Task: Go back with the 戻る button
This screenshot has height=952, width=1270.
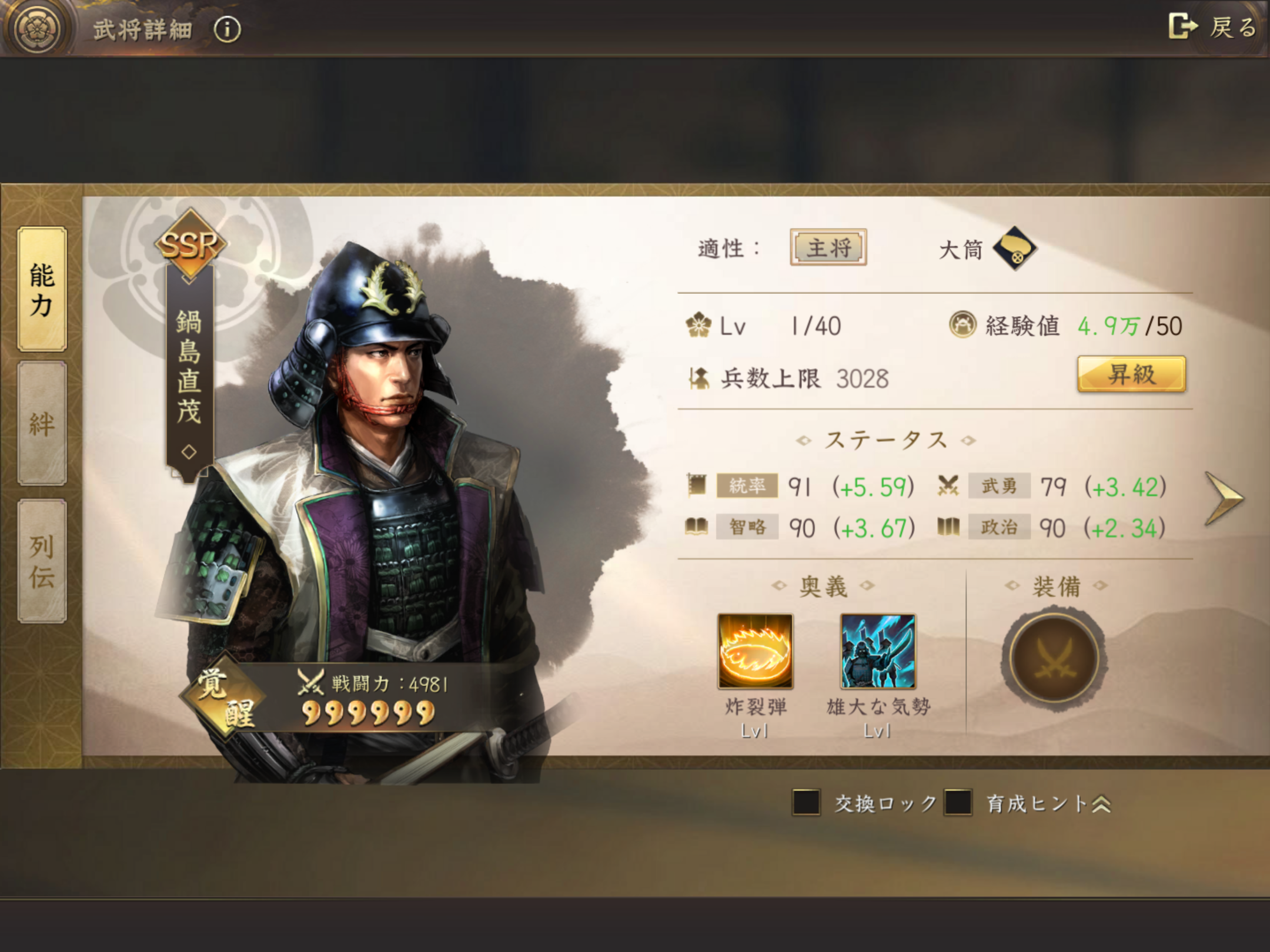Action: click(x=1212, y=27)
